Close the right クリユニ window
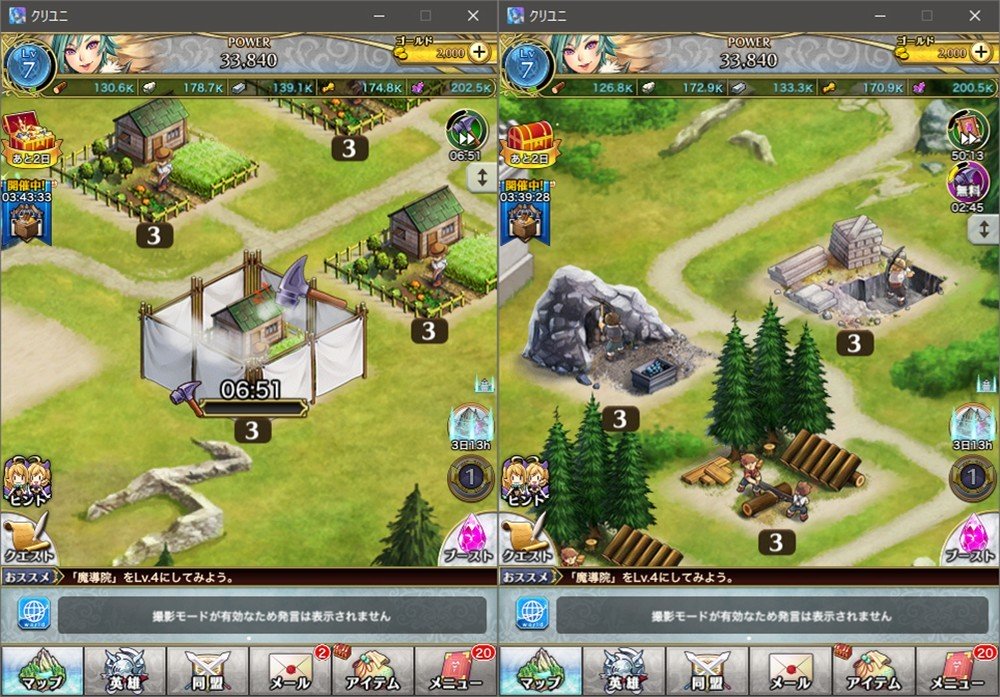Image resolution: width=1000 pixels, height=697 pixels. pos(972,15)
